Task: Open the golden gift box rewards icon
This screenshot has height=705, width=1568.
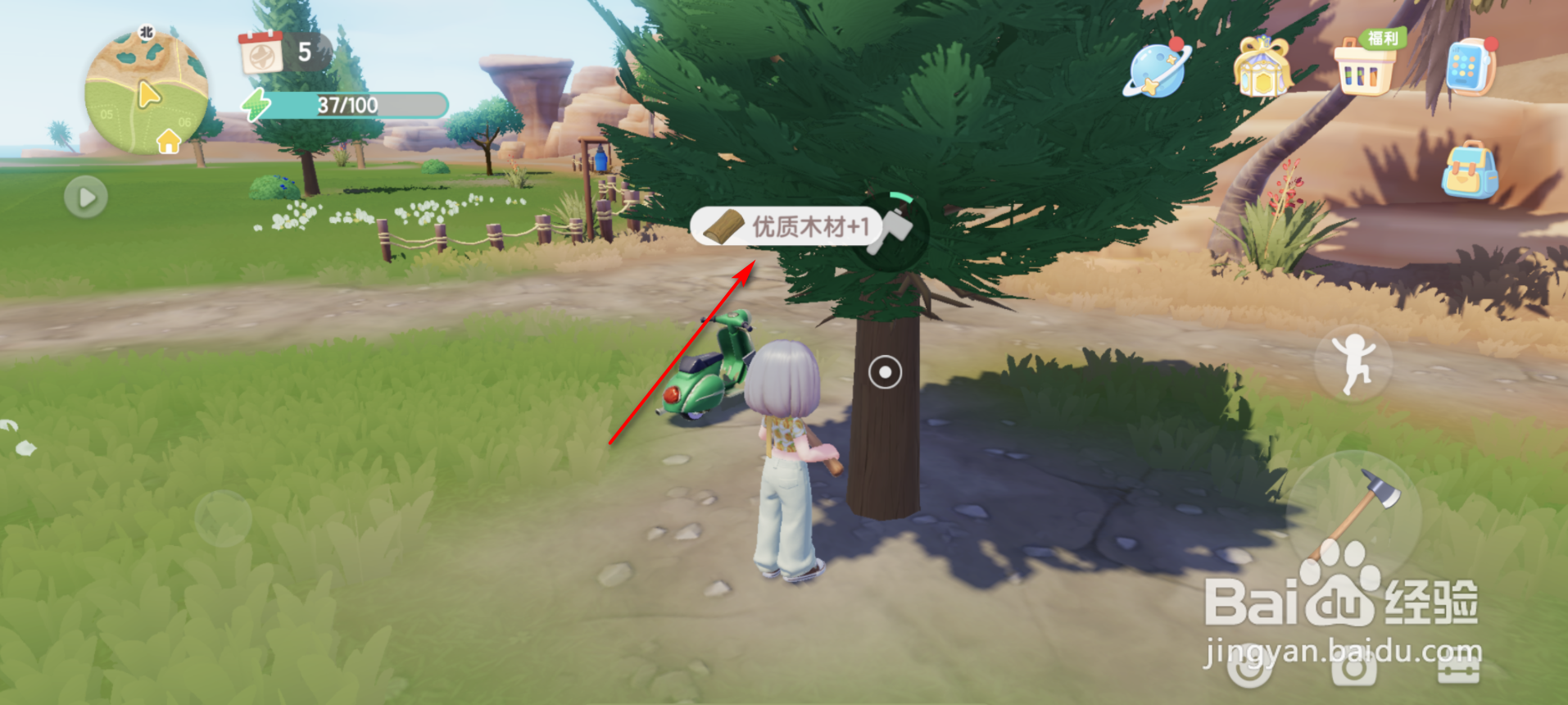Action: 1263,67
